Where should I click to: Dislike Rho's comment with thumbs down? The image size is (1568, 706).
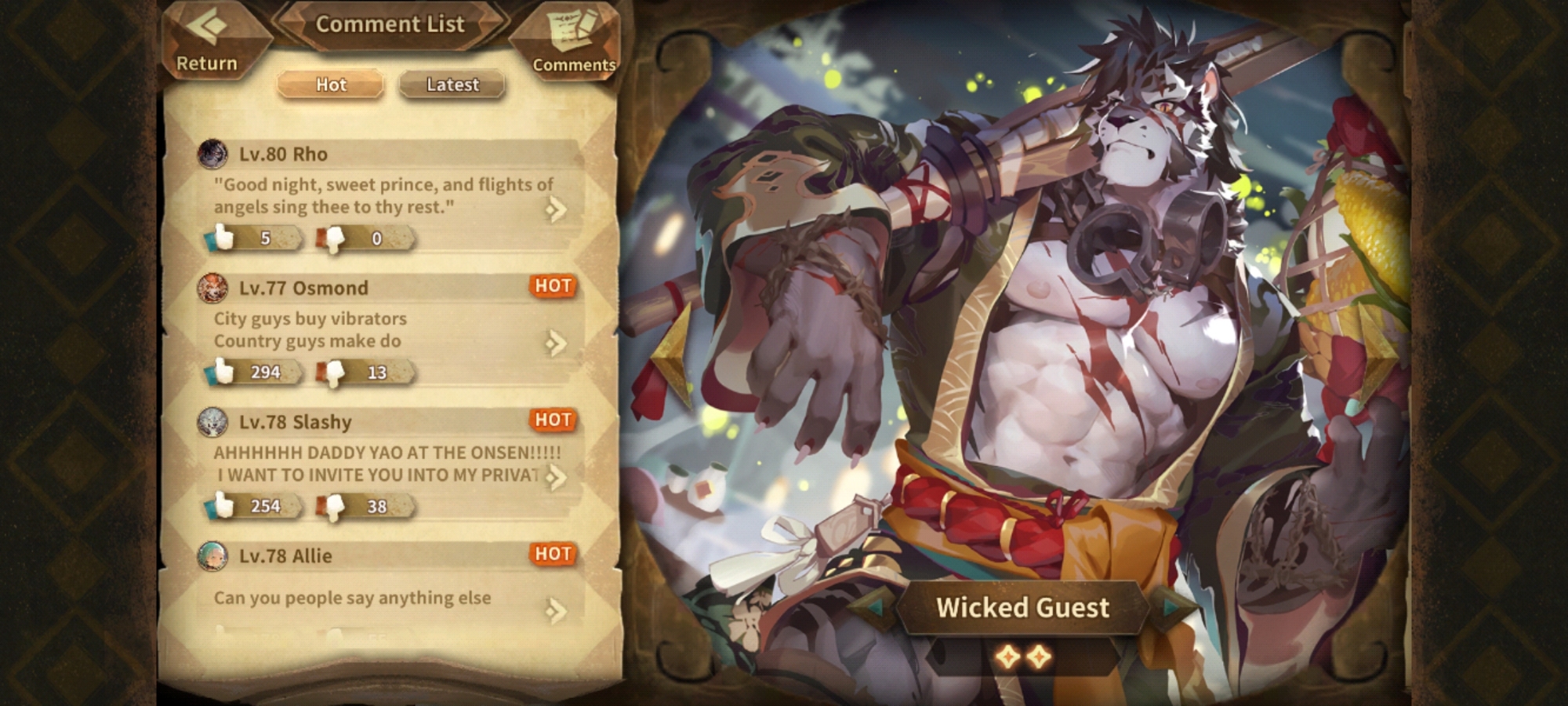pos(335,238)
